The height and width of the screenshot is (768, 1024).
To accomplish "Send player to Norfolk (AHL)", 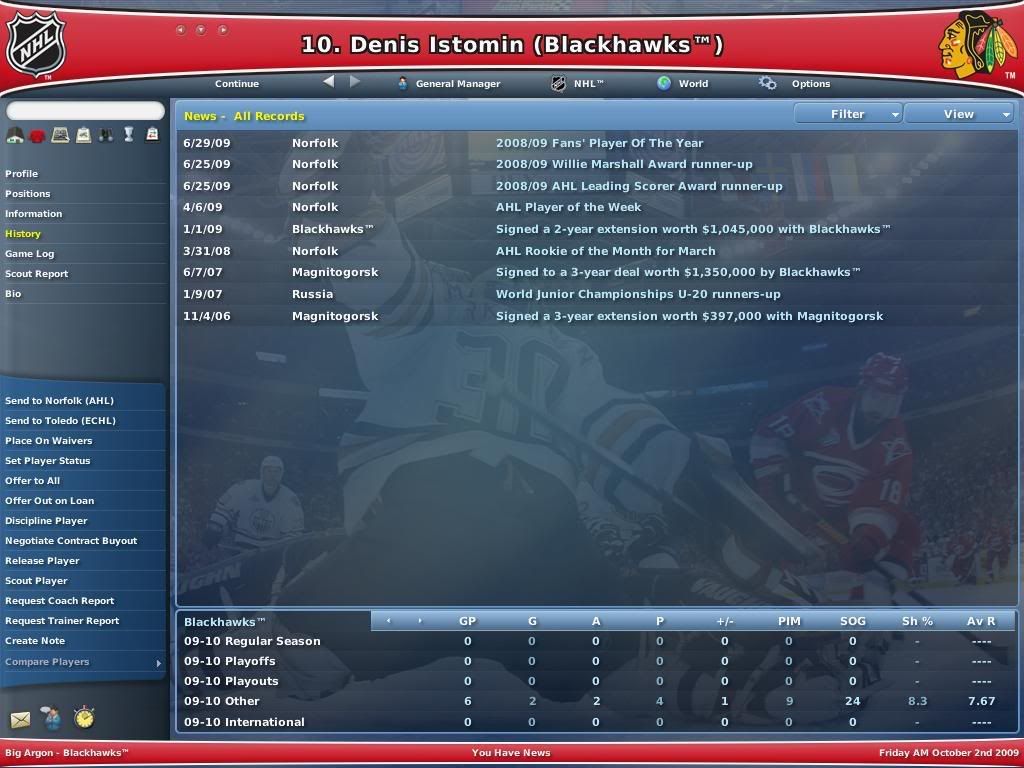I will point(60,401).
